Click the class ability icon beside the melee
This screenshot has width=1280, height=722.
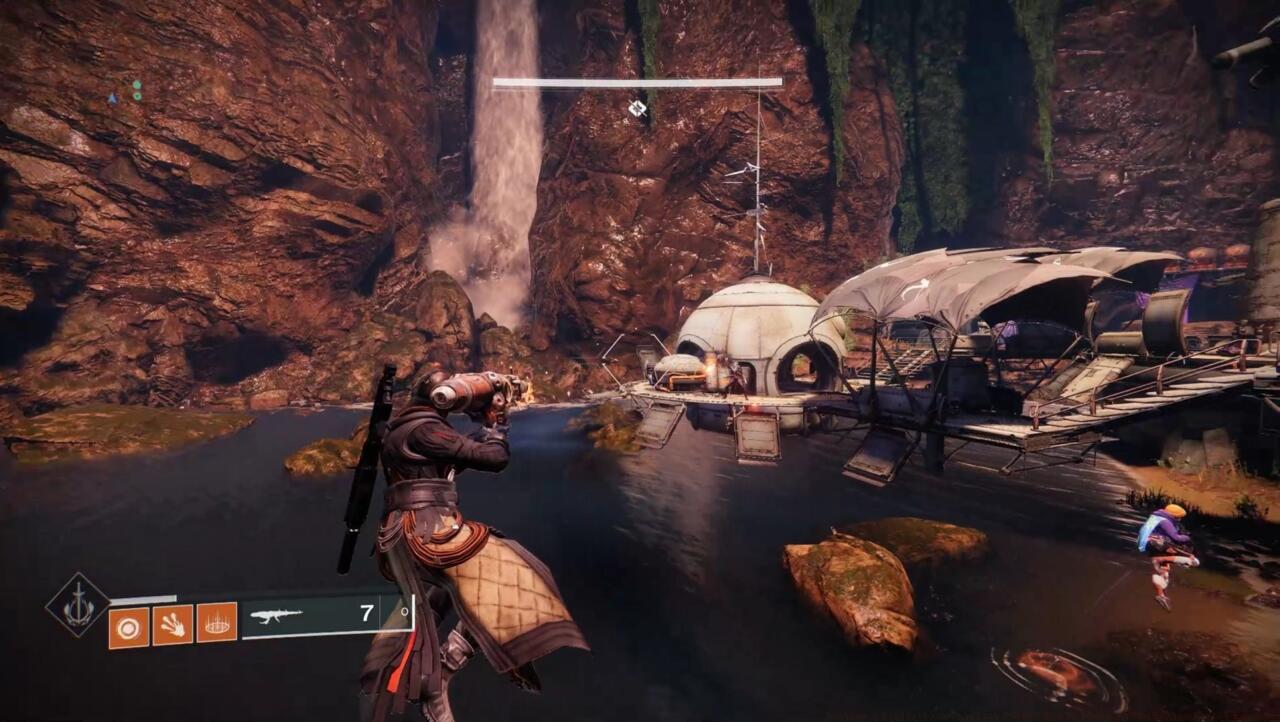[216, 623]
